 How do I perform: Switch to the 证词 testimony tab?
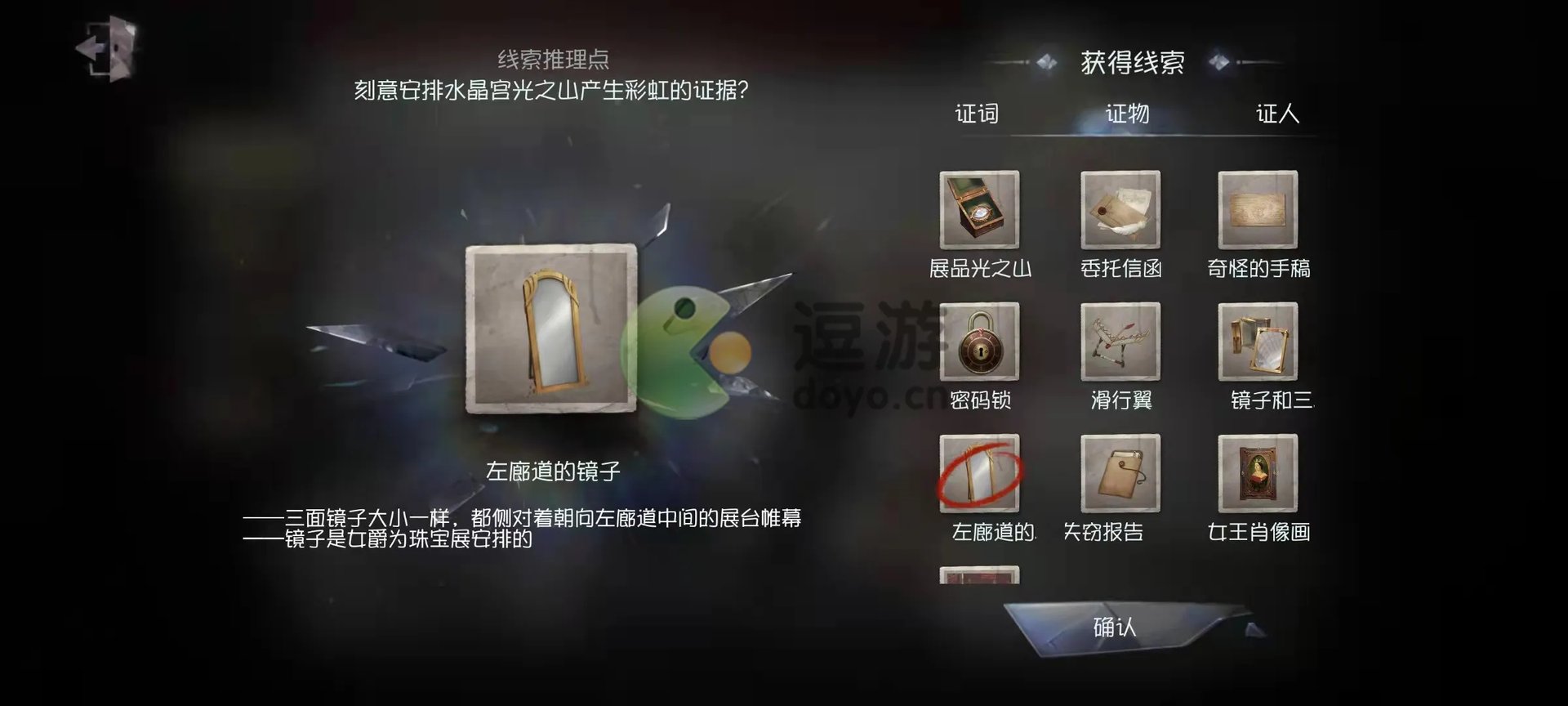coord(977,114)
